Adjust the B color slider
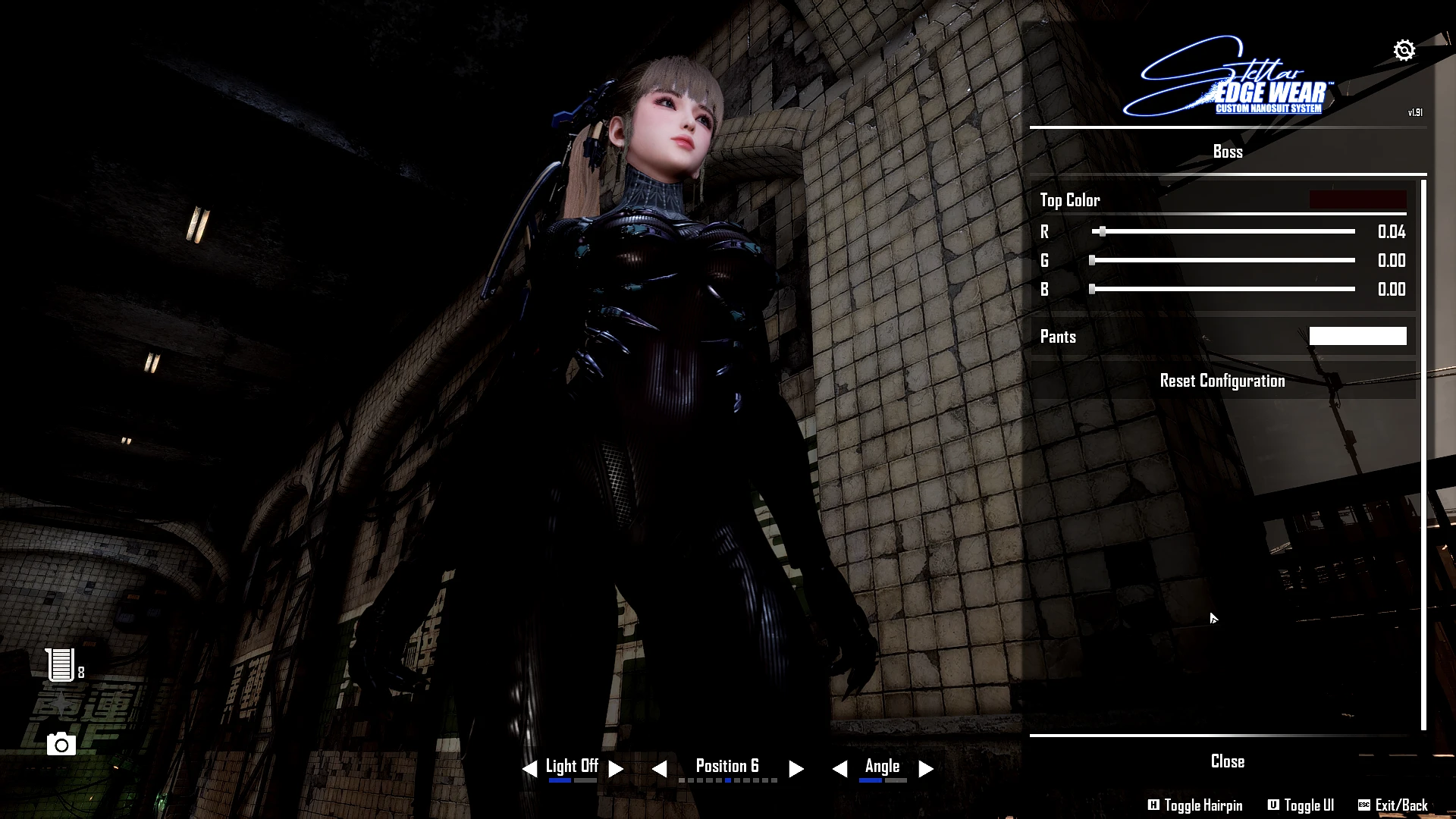This screenshot has width=1456, height=819. (1092, 290)
